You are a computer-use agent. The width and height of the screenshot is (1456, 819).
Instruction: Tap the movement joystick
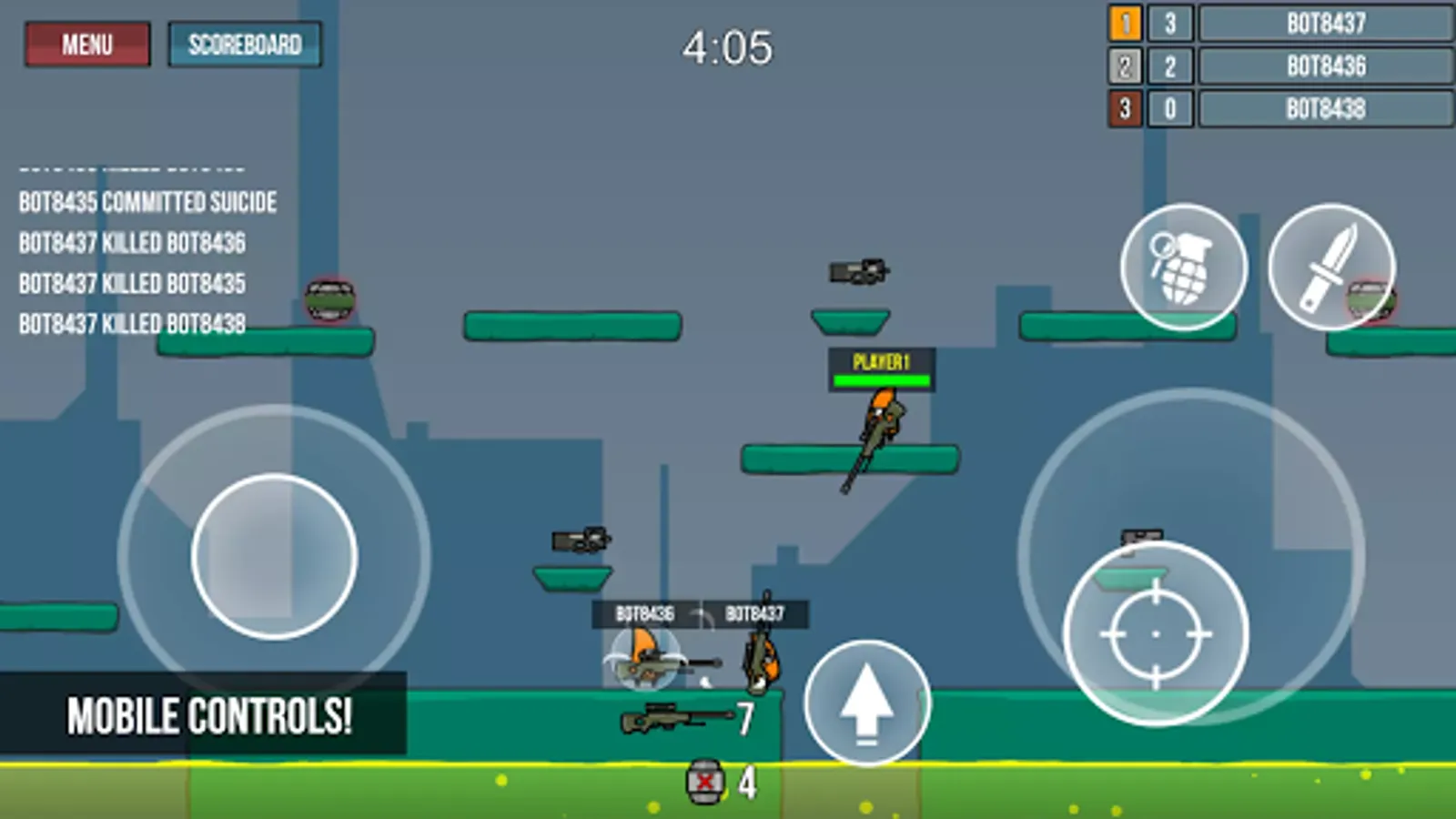(273, 555)
